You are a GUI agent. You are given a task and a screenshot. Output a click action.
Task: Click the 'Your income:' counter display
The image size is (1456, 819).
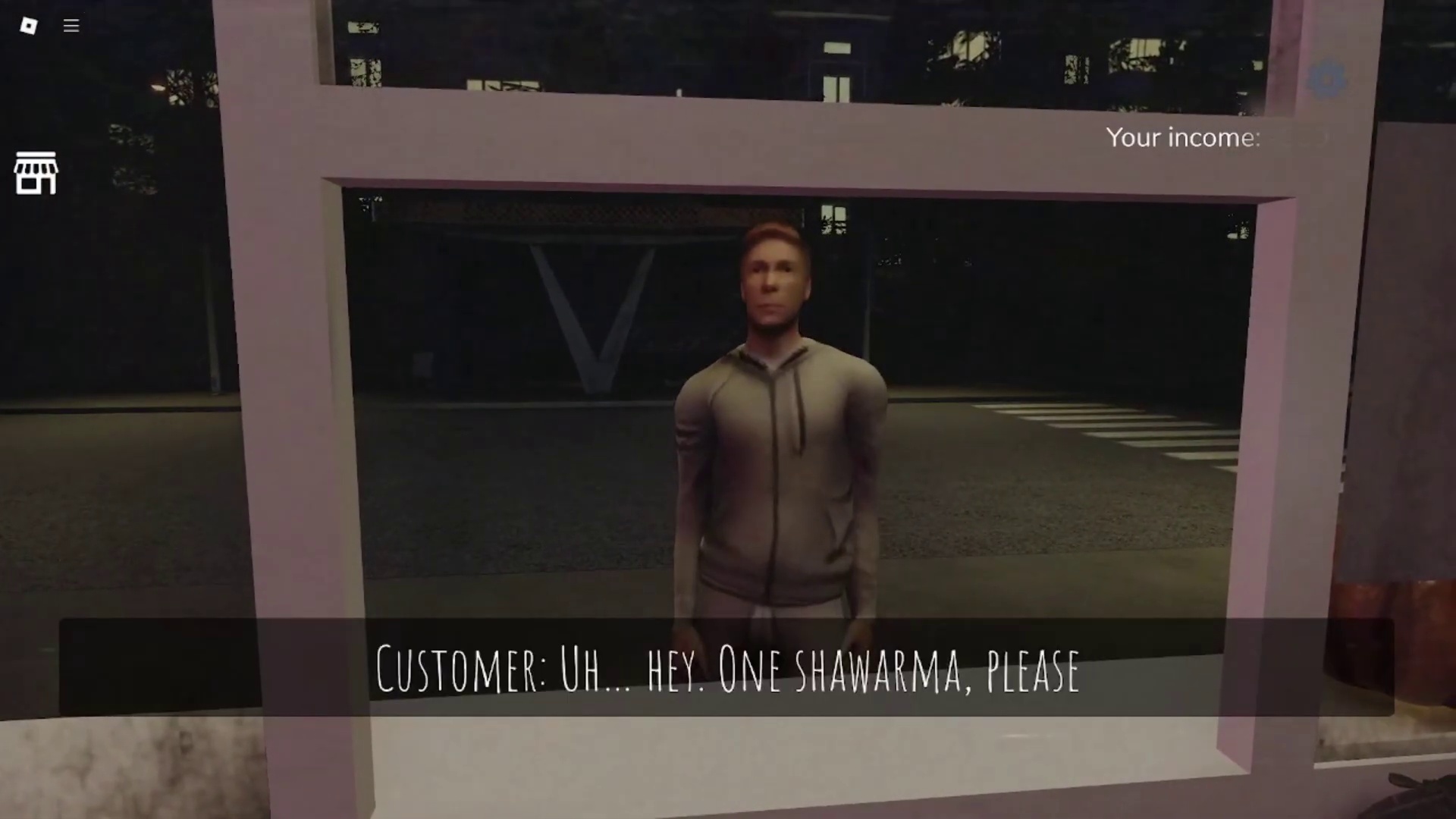[1183, 138]
